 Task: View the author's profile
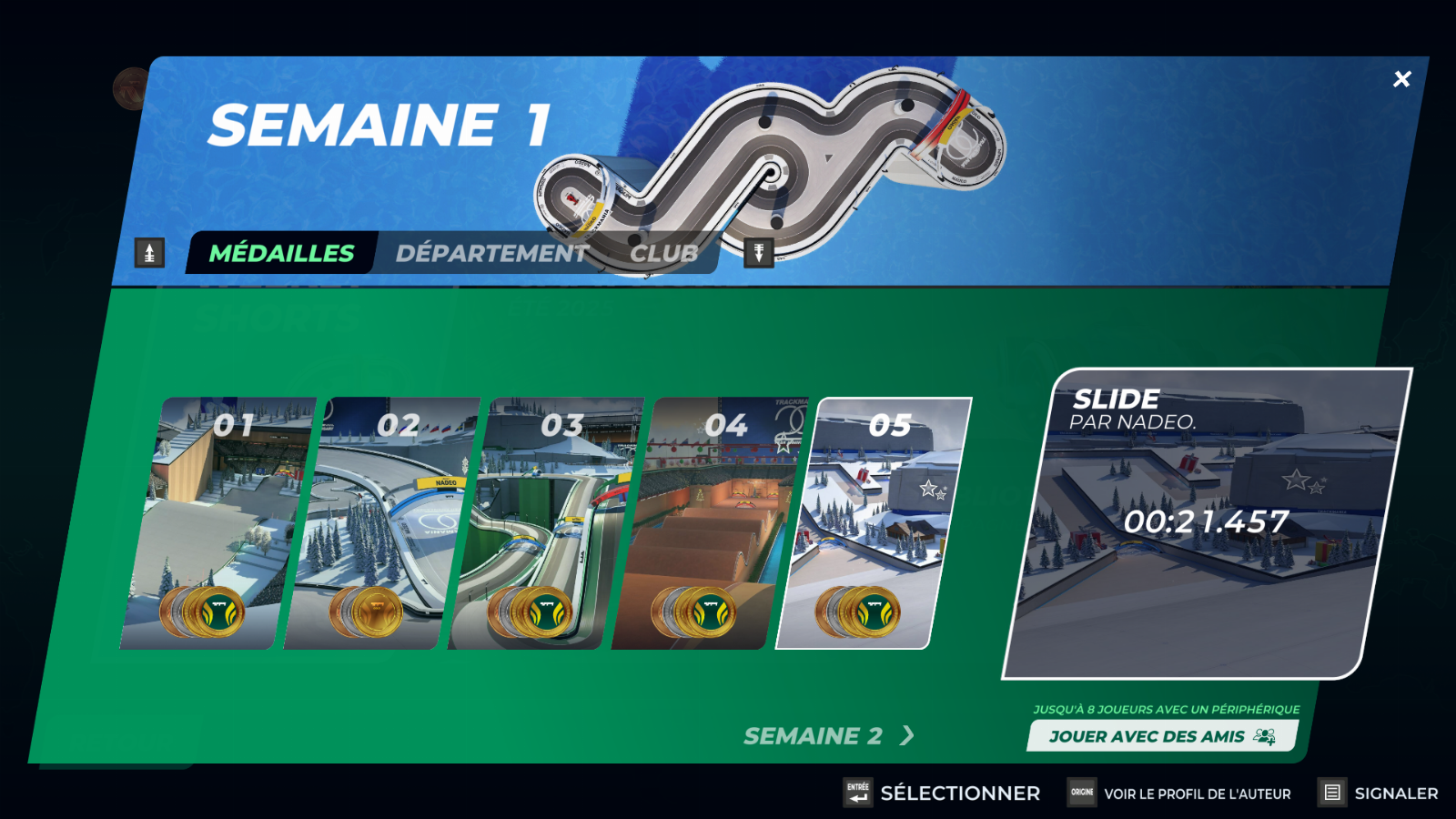1179,793
